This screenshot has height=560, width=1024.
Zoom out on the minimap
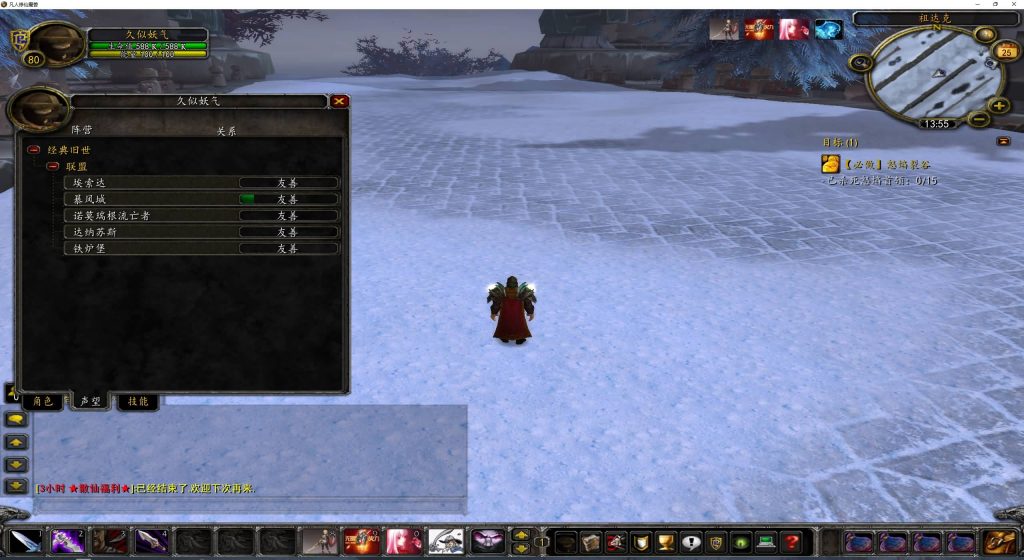click(979, 119)
